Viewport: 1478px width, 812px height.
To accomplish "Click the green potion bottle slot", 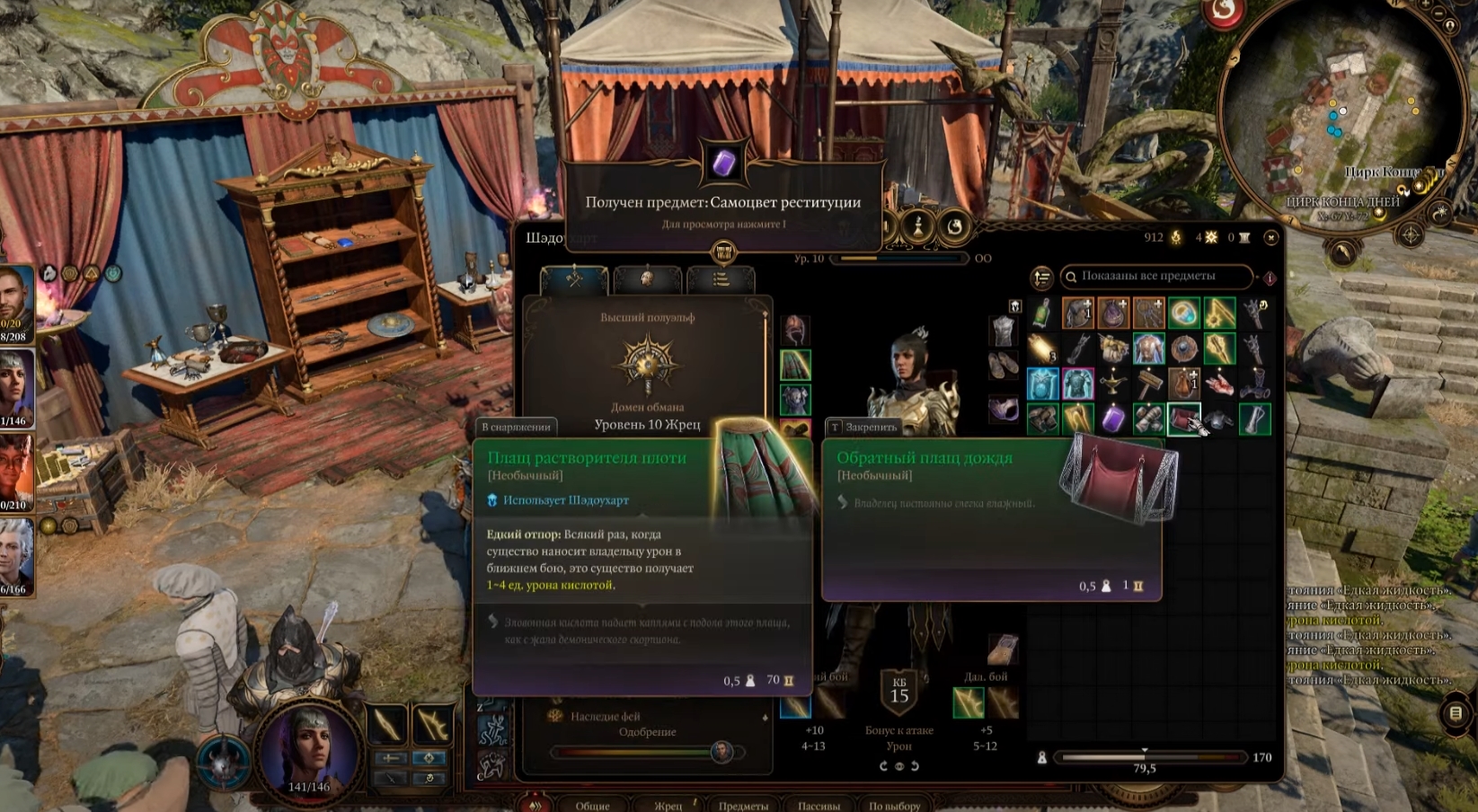I will tap(1042, 313).
